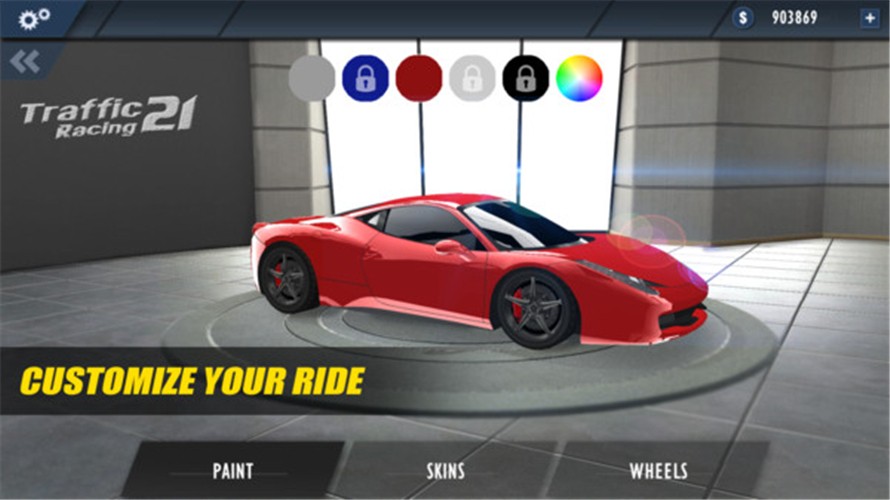Switch to the Paint tab
The height and width of the screenshot is (500, 890).
tap(233, 470)
